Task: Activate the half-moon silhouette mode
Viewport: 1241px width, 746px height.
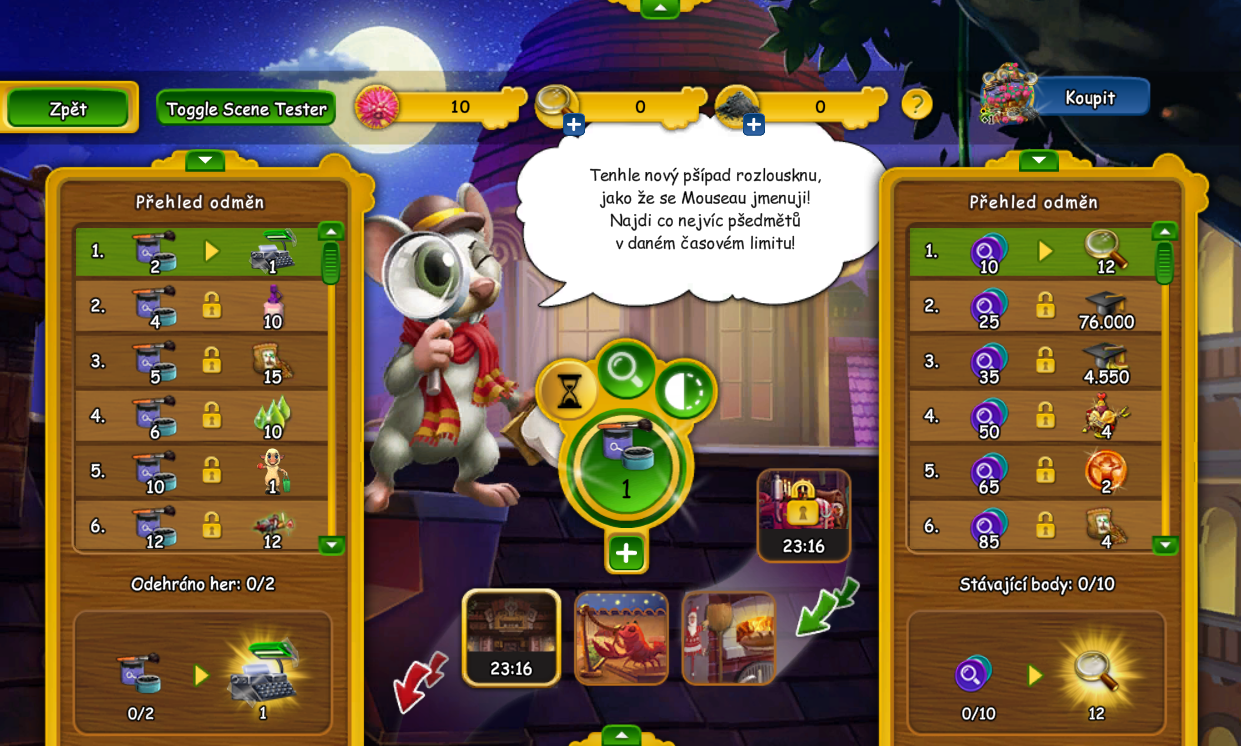Action: pyautogui.click(x=685, y=390)
